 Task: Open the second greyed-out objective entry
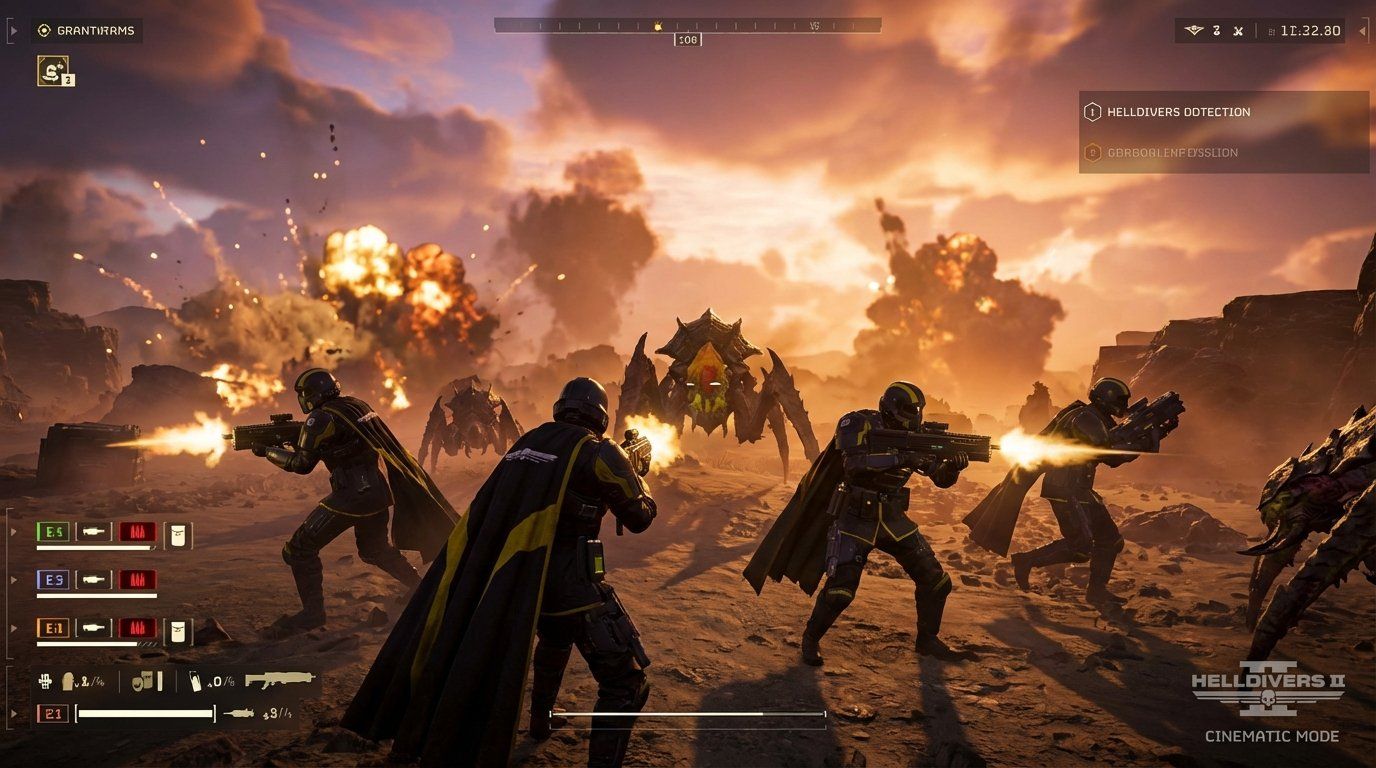(1175, 152)
